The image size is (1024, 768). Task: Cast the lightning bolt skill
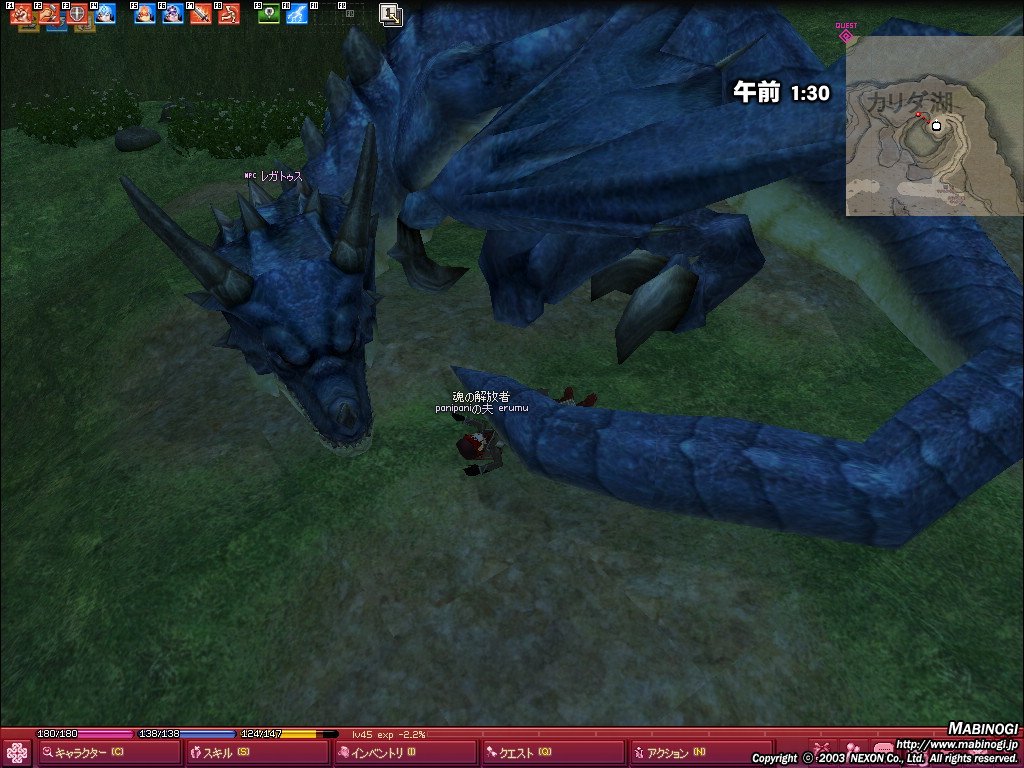(x=297, y=14)
